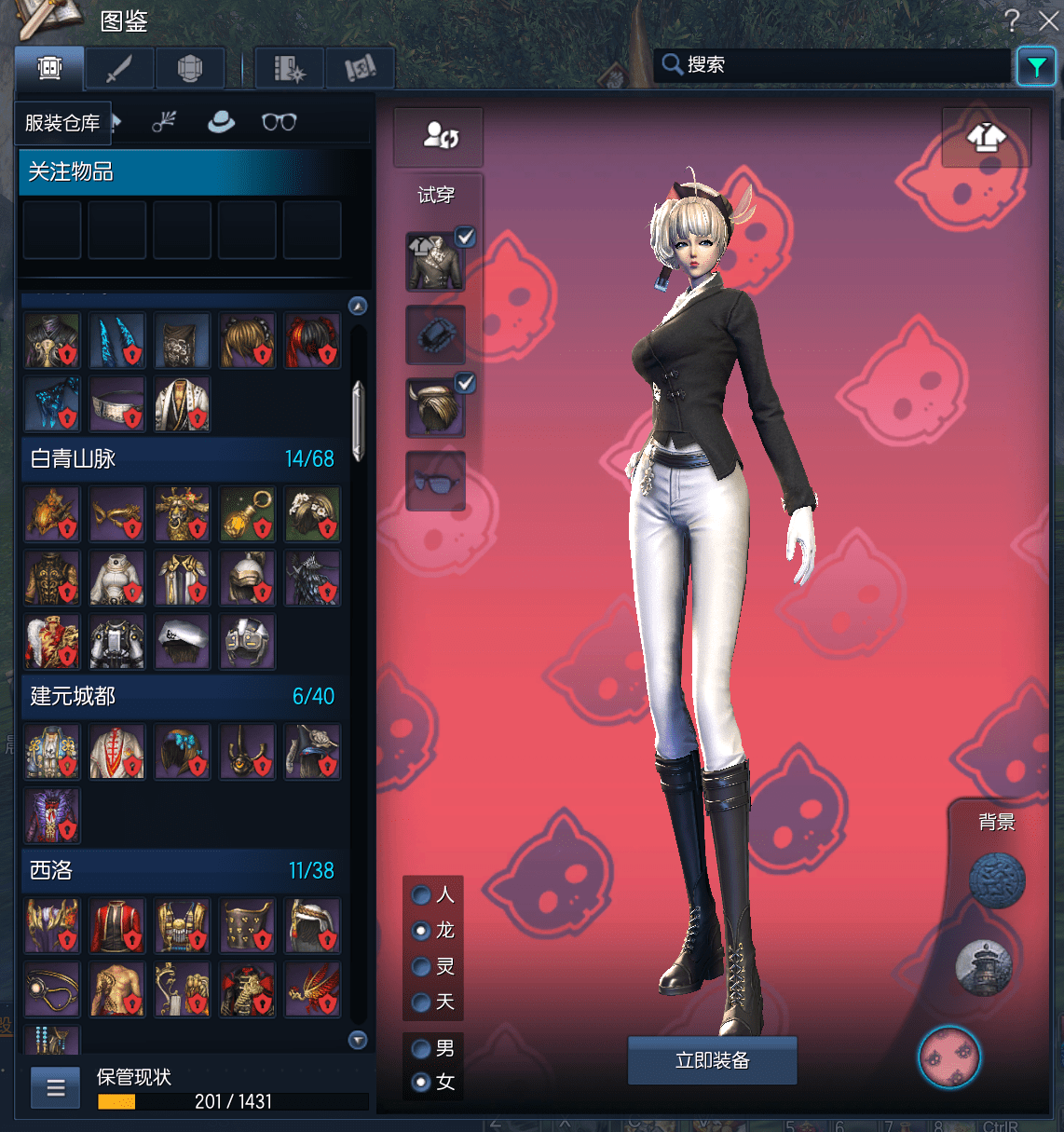Uncheck the tried-on outfit checkbox
The width and height of the screenshot is (1064, 1132).
click(465, 237)
